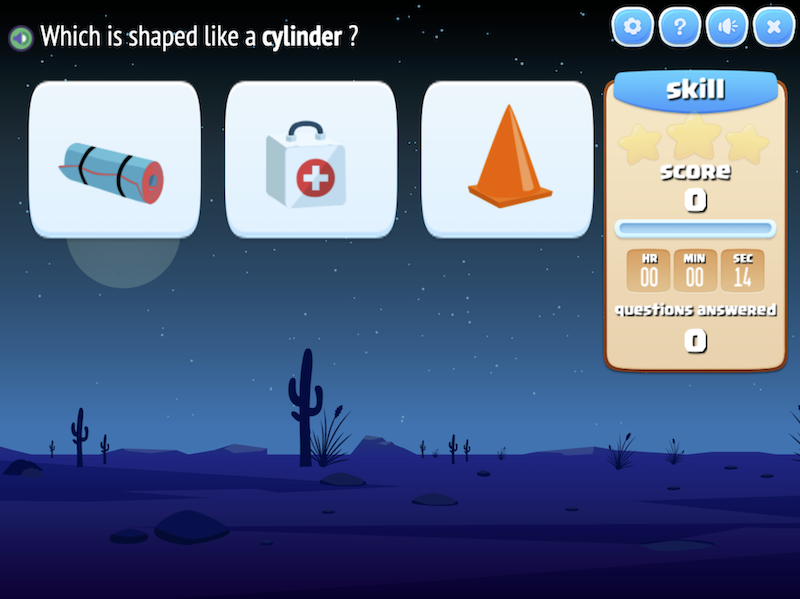Image resolution: width=800 pixels, height=599 pixels.
Task: Close the game with the X button
Action: [x=773, y=27]
